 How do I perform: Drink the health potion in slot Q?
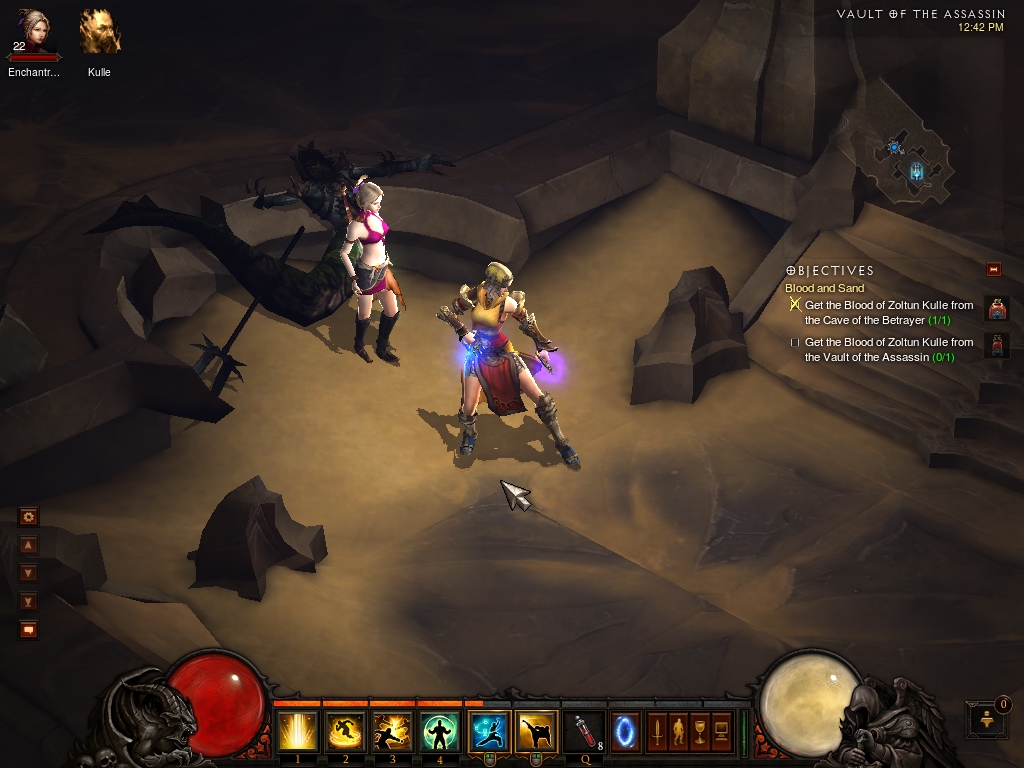point(584,732)
